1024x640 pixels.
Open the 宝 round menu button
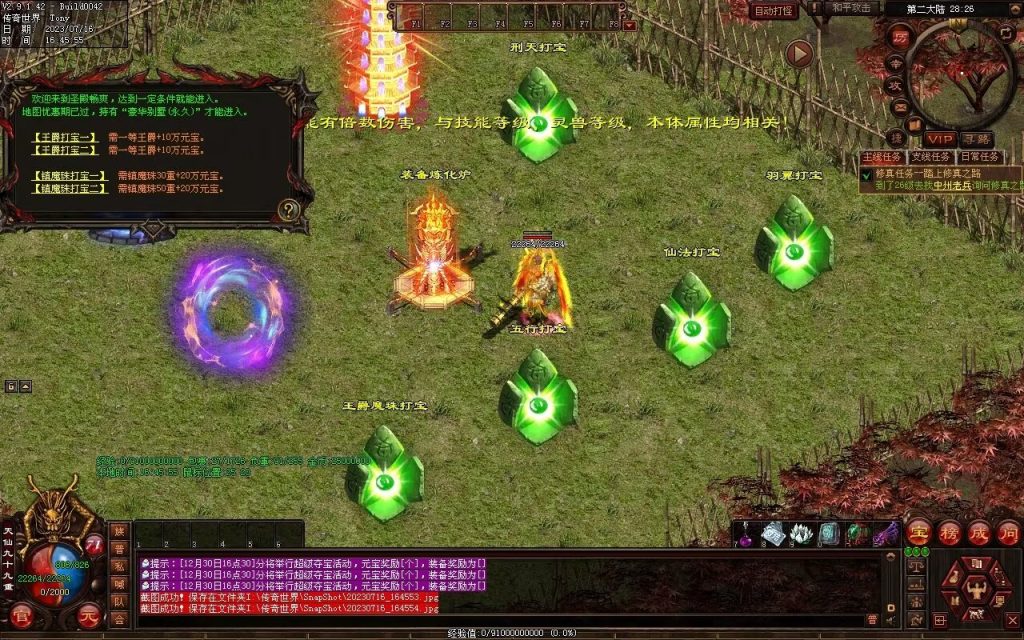coord(919,532)
